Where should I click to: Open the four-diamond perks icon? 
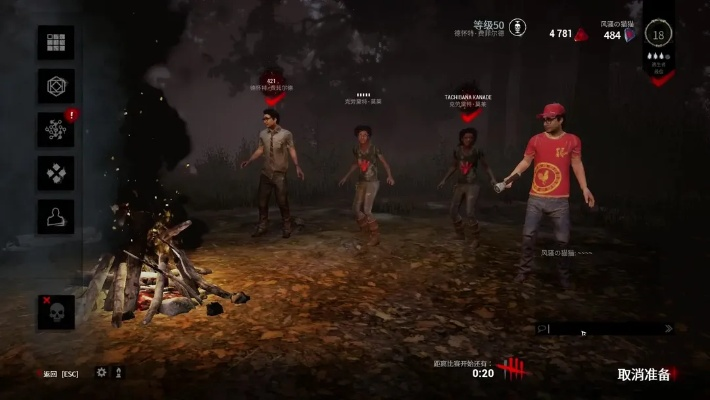56,173
